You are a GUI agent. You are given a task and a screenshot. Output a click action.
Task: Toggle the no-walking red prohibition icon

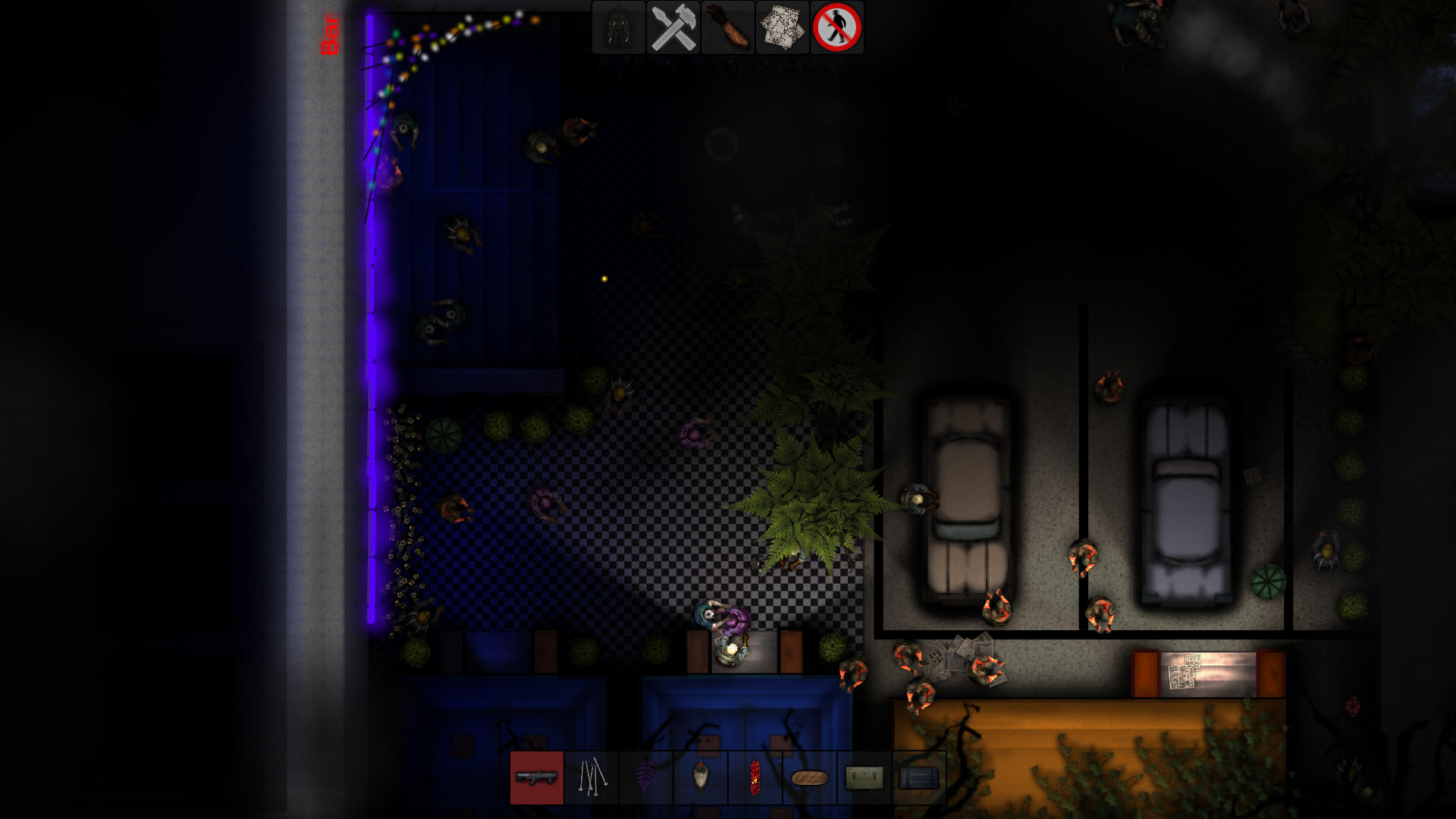[837, 28]
